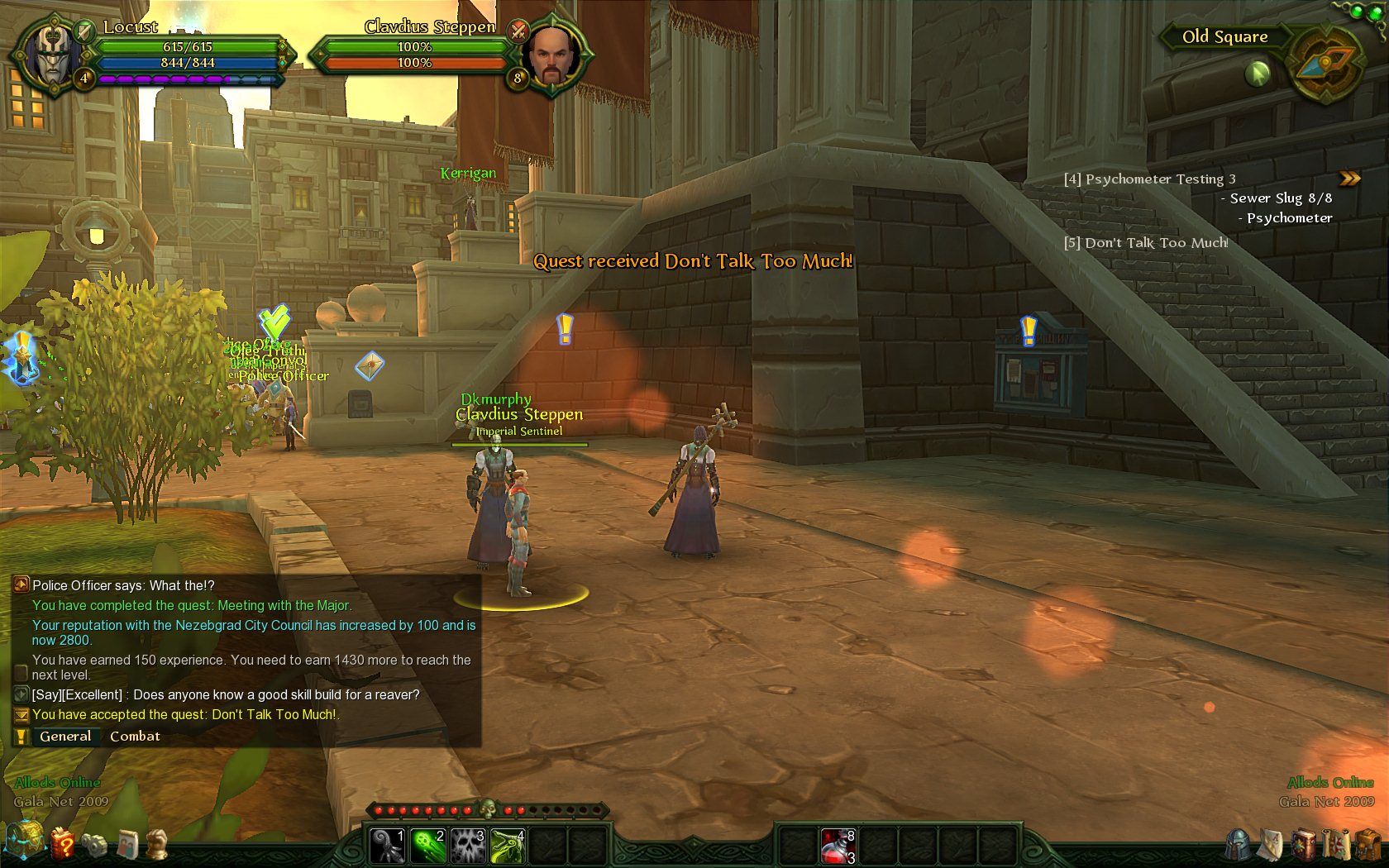Click Locust's player portrait
This screenshot has width=1389, height=868.
coord(51,55)
